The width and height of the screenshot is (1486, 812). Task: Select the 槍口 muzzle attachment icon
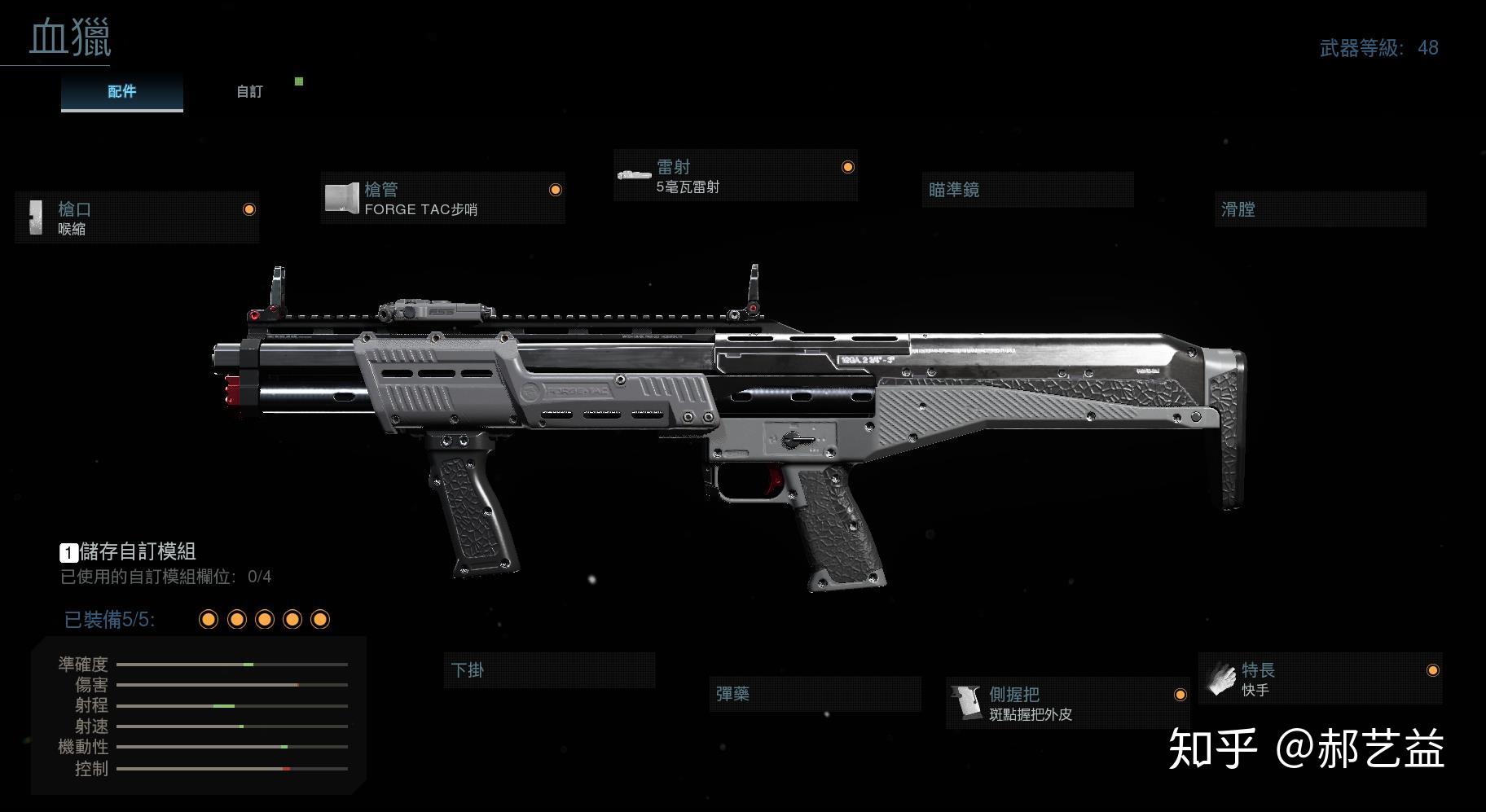click(x=37, y=217)
